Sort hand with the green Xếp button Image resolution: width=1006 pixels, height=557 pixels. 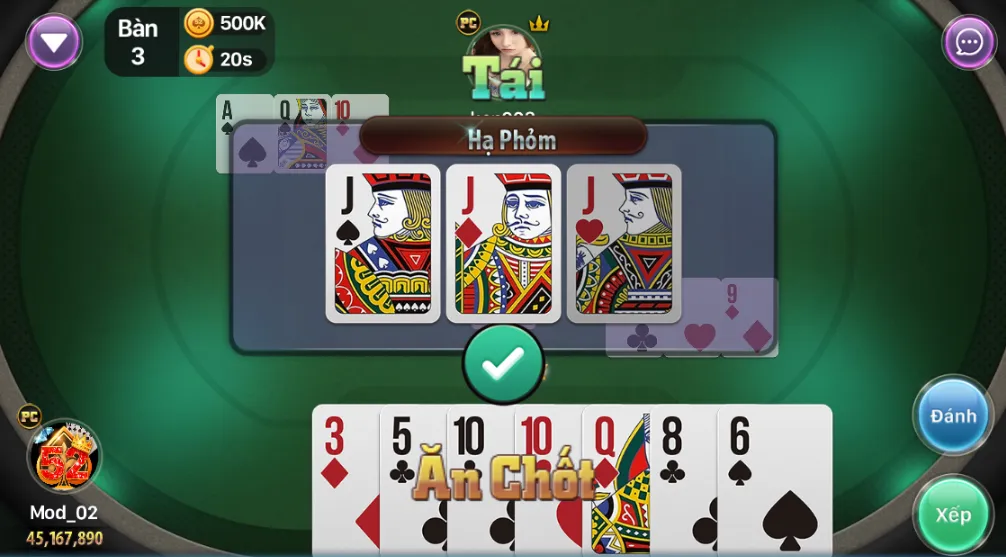[952, 514]
